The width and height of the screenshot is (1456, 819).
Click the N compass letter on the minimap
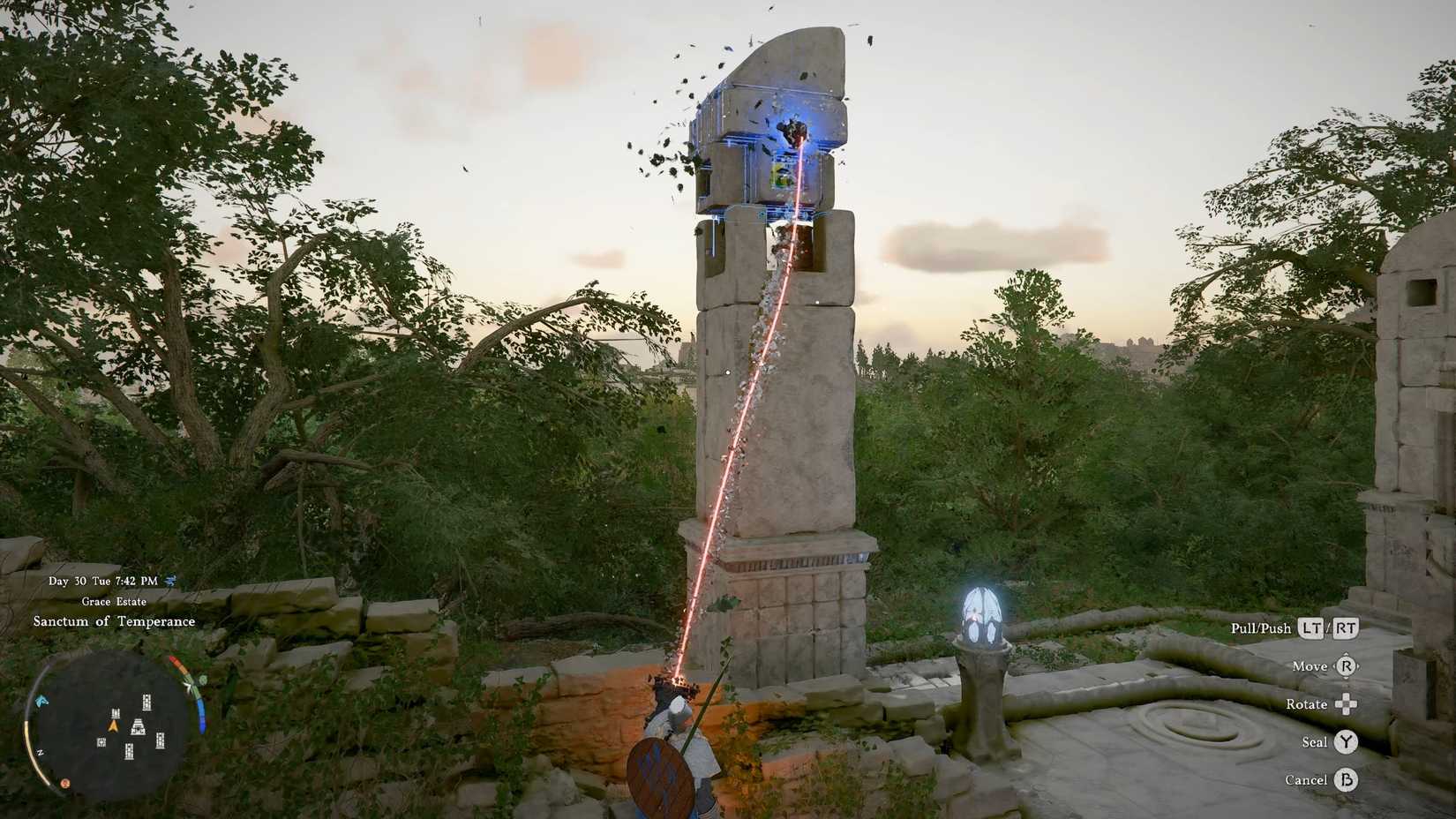coord(41,753)
